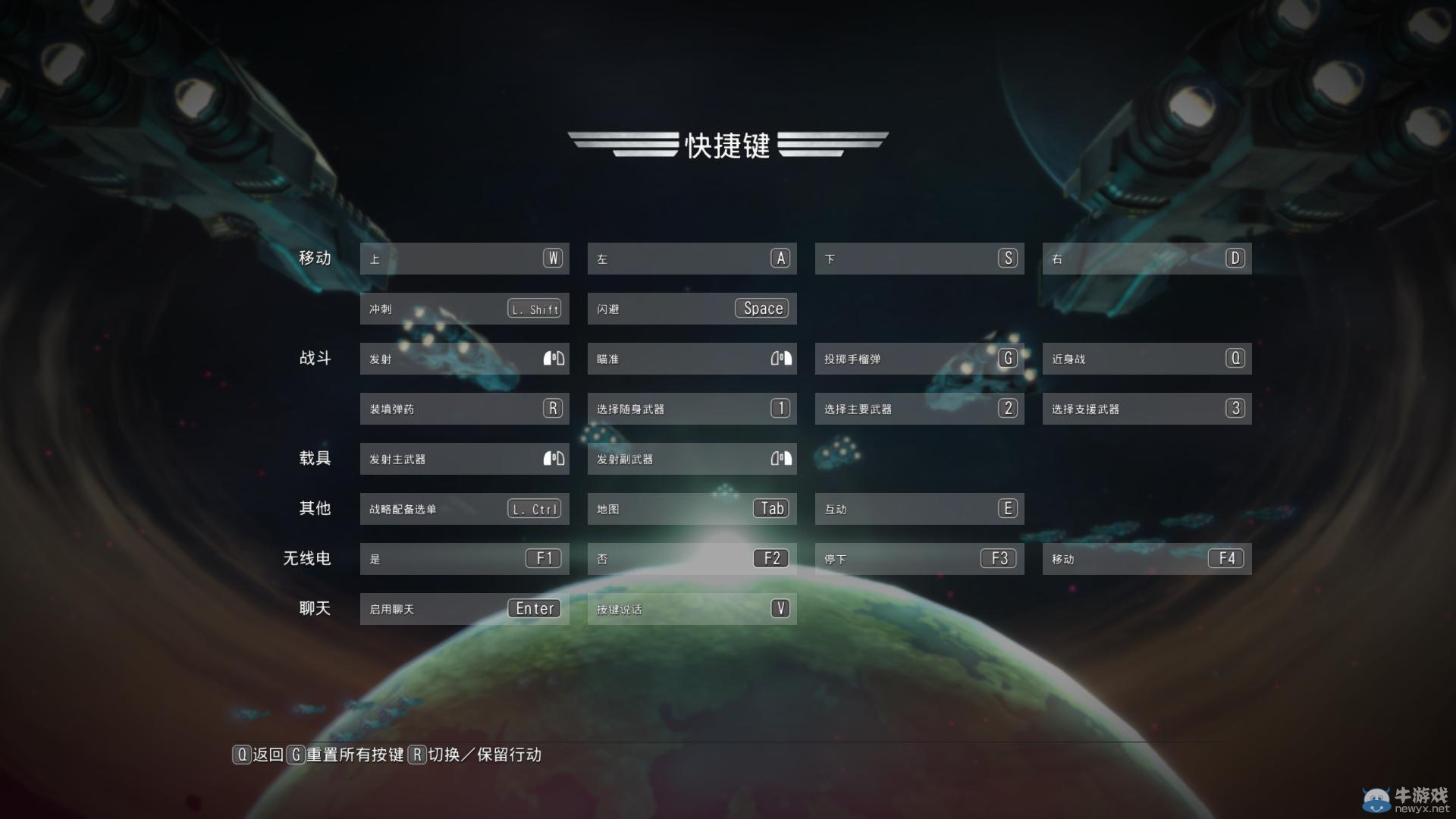Image resolution: width=1456 pixels, height=819 pixels.
Task: Click the 战略配备选单 keybinding entry
Action: (x=465, y=508)
